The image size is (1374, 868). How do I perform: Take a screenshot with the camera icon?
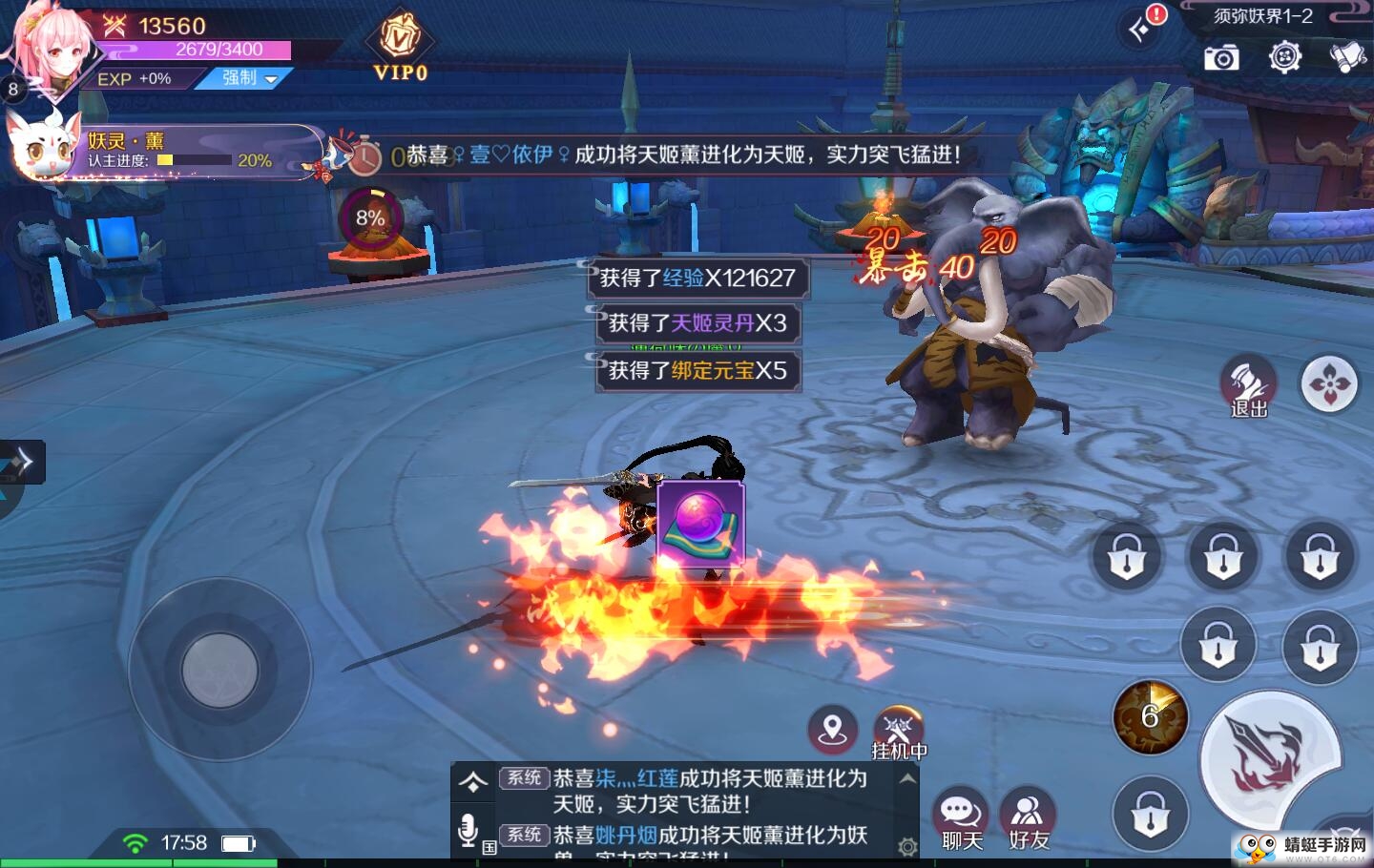click(1221, 58)
